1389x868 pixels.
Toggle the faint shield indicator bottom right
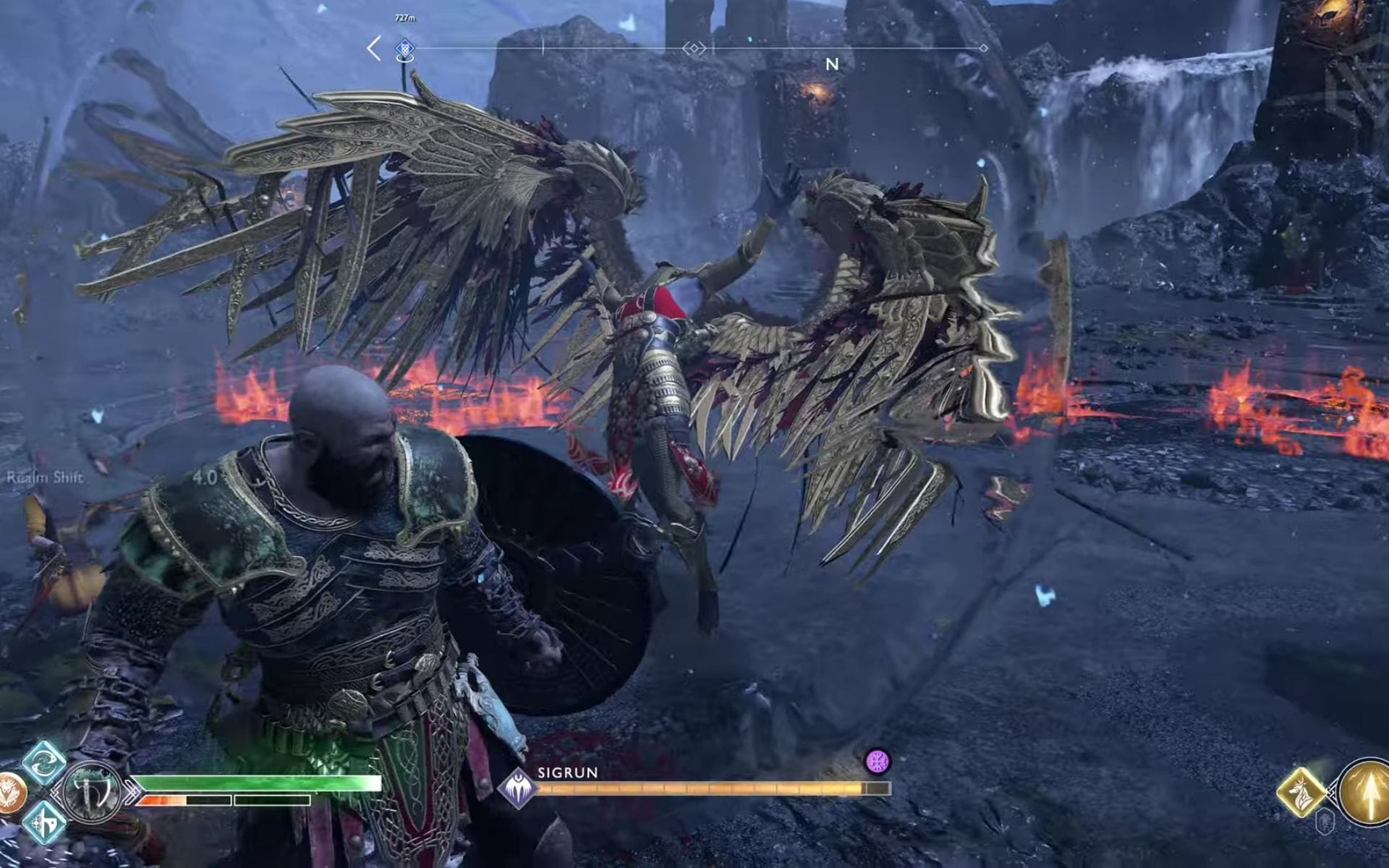click(1325, 822)
